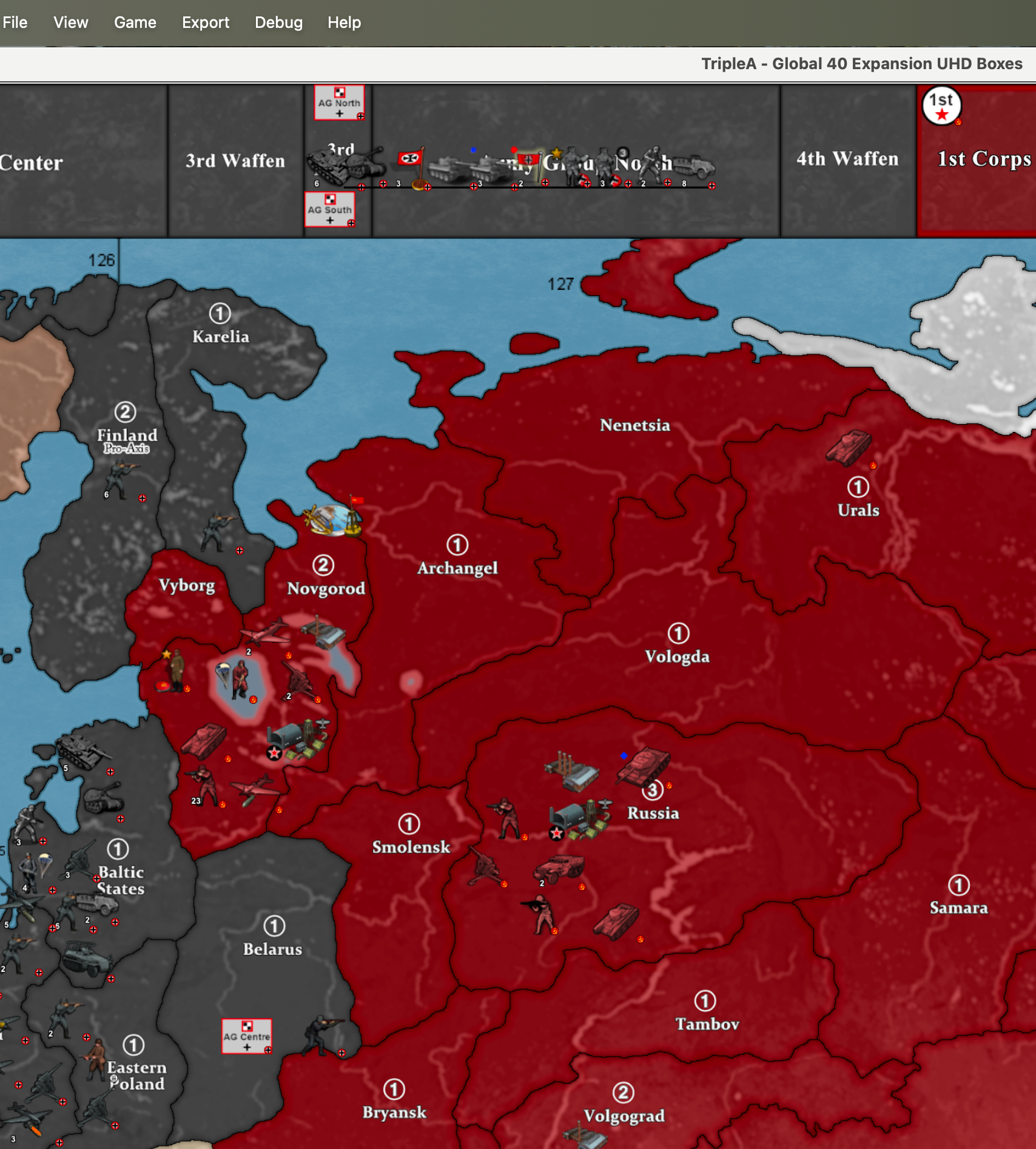Select the Archangel territory
The height and width of the screenshot is (1149, 1036).
457,568
